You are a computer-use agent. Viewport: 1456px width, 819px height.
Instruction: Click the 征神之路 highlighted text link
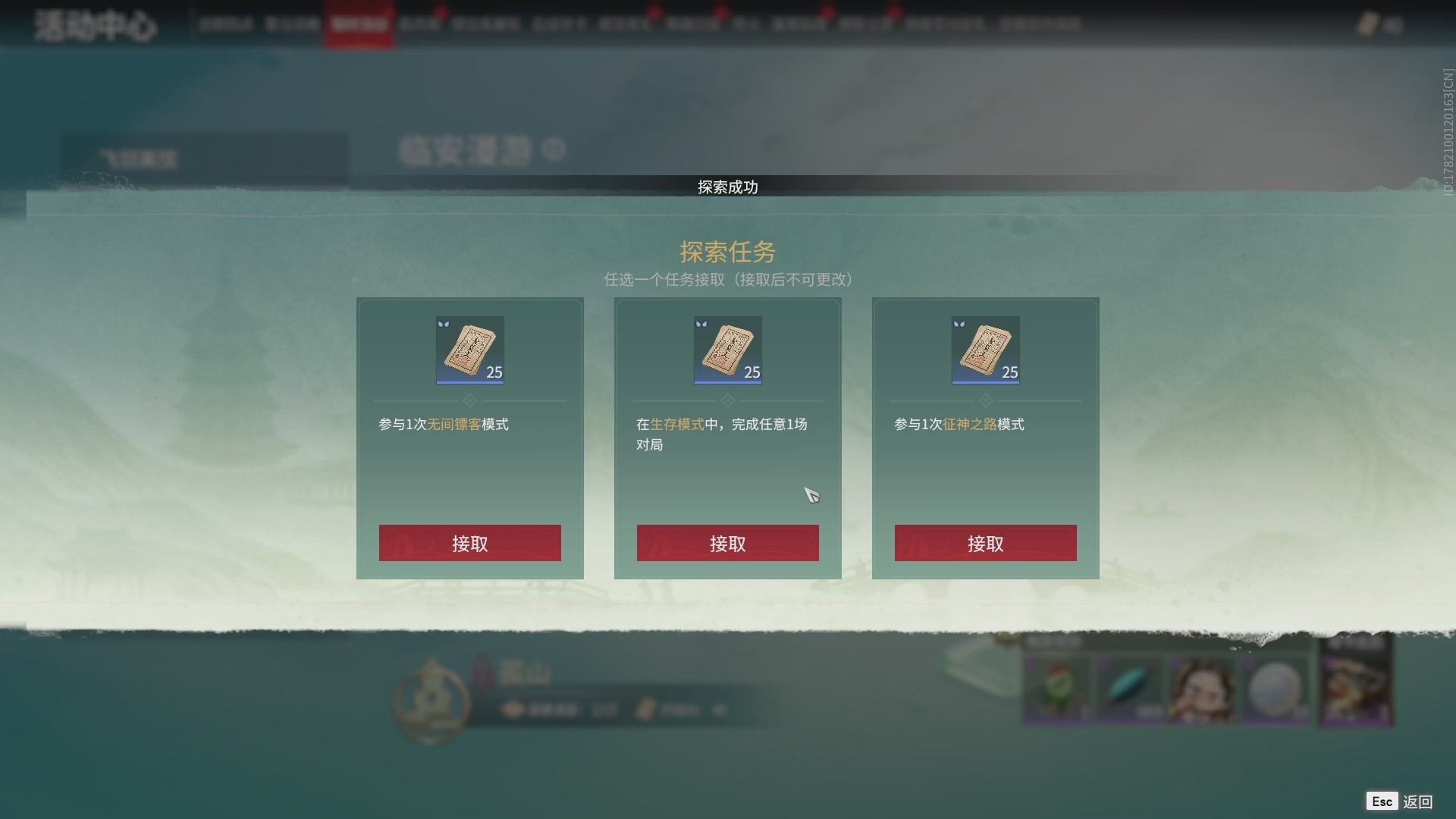(968, 425)
